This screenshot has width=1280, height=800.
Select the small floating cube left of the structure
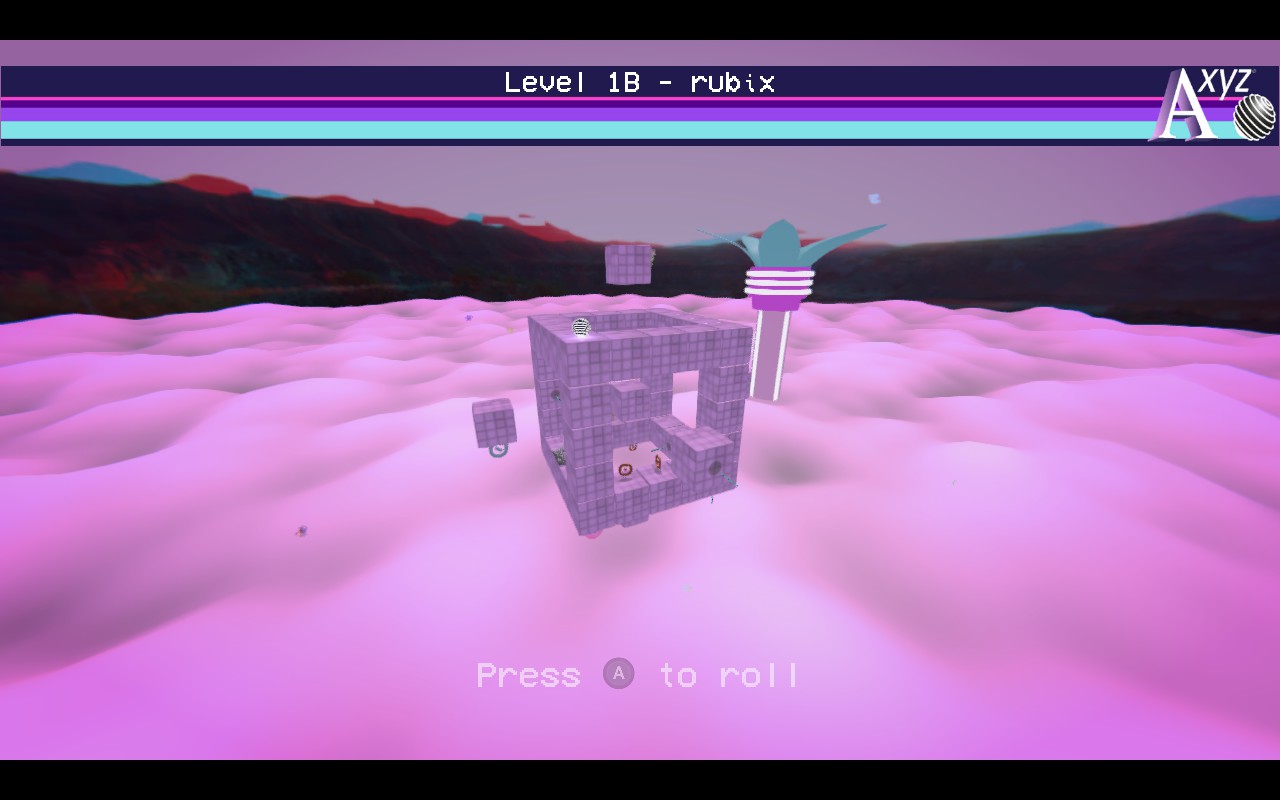click(494, 423)
